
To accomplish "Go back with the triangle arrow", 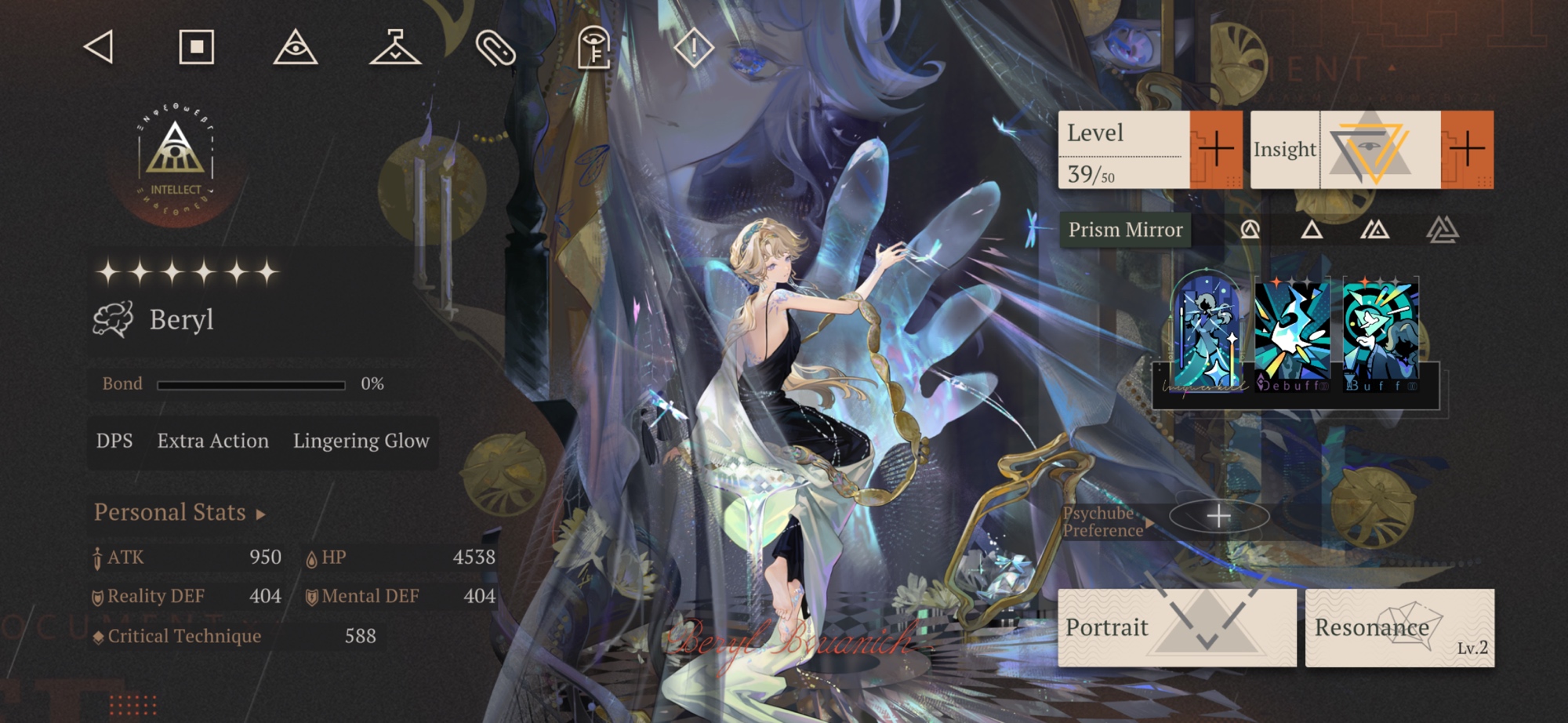I will pyautogui.click(x=100, y=47).
